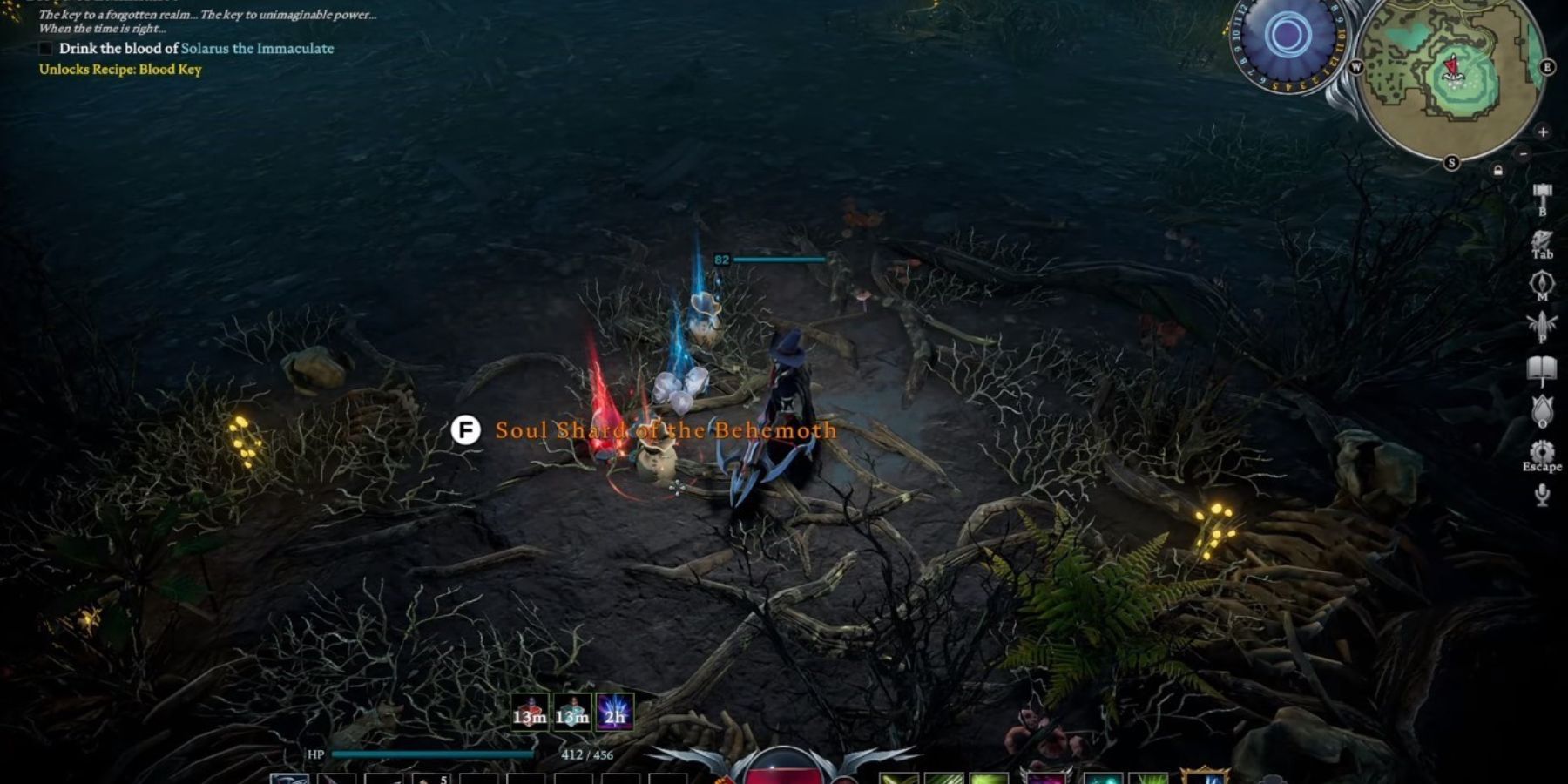The image size is (1568, 784).
Task: Click the Unlocks Recipe: Blood Key text
Action: click(x=120, y=69)
